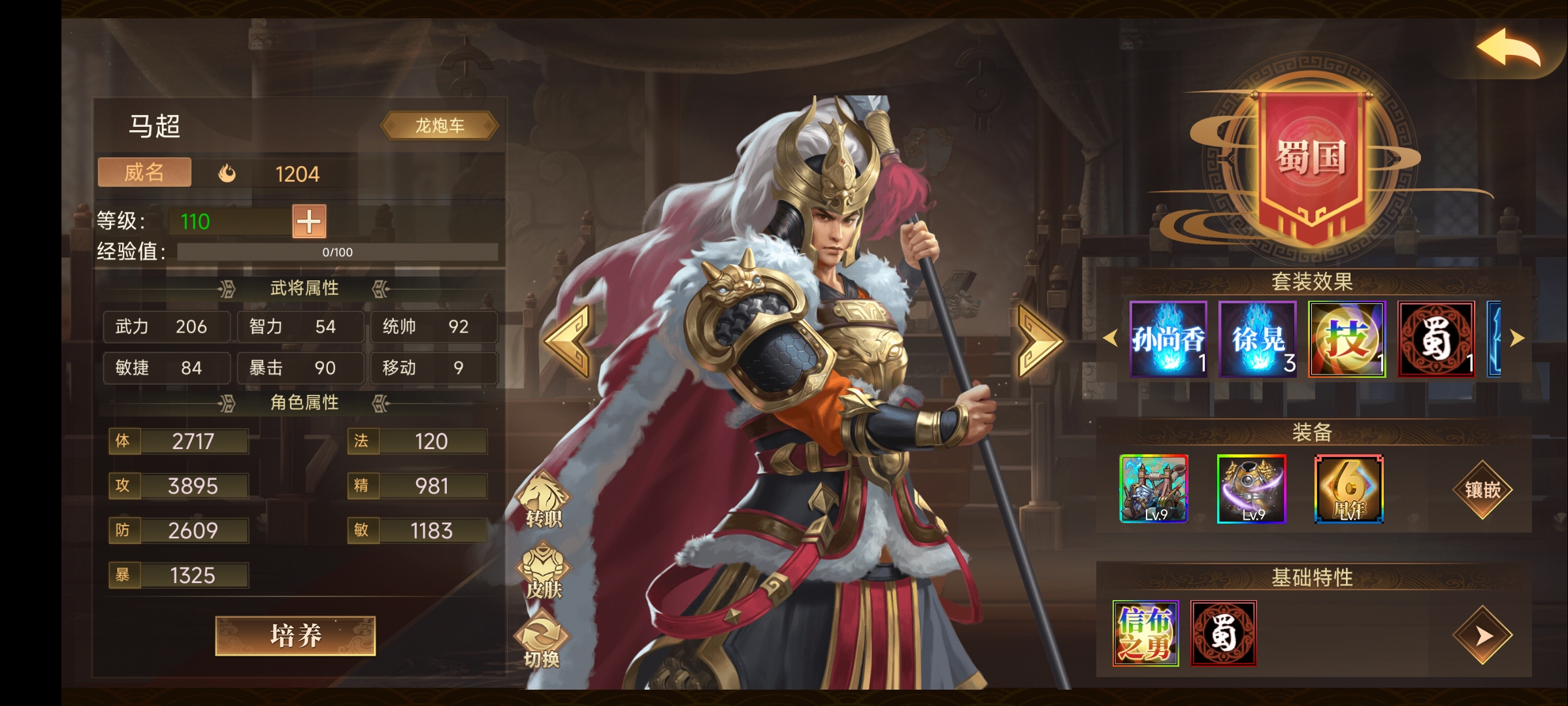The height and width of the screenshot is (706, 1568).
Task: Add levels with the plus button
Action: pos(309,222)
